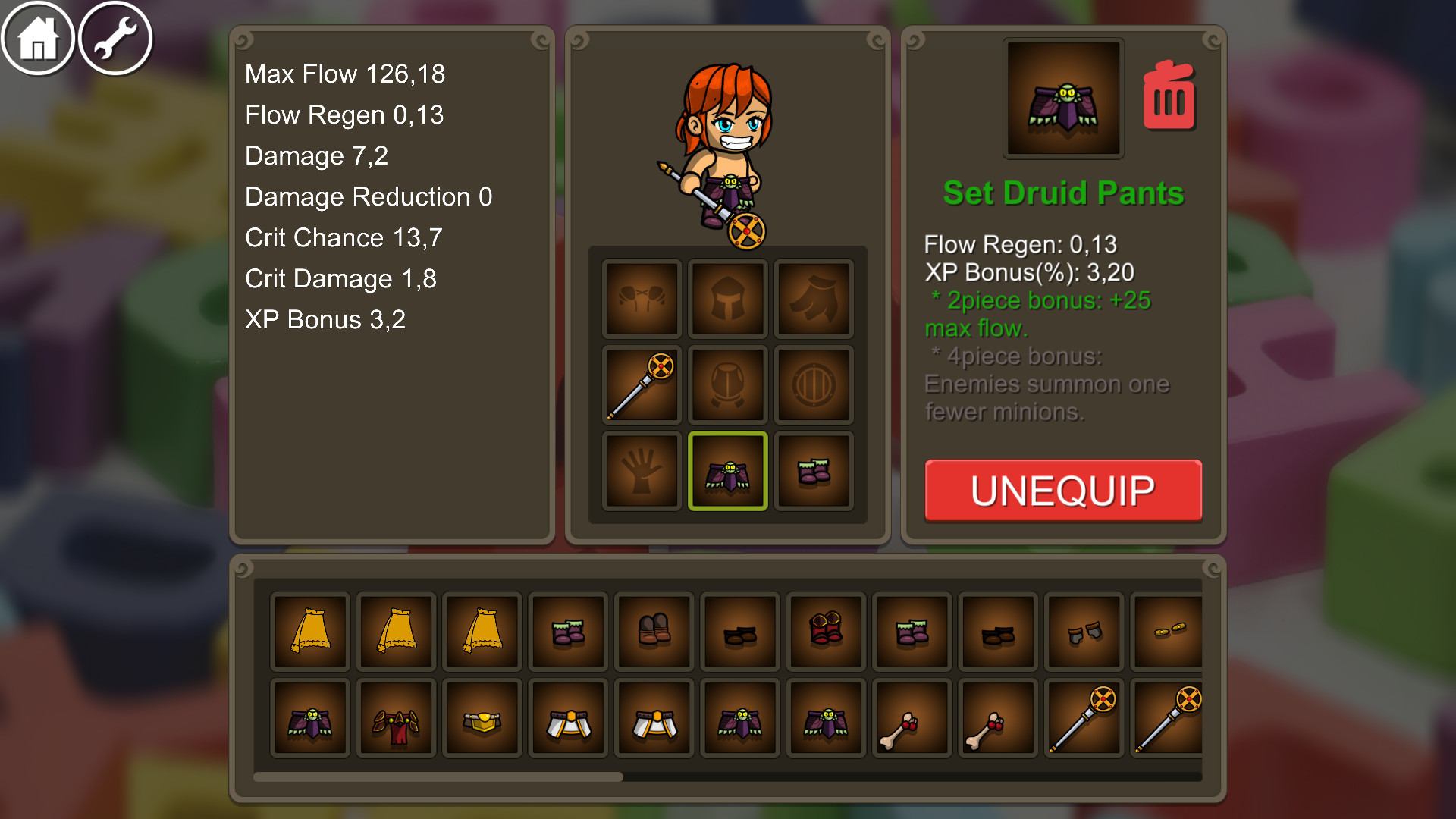
Task: Select the equipped druid staff slot
Action: (641, 384)
